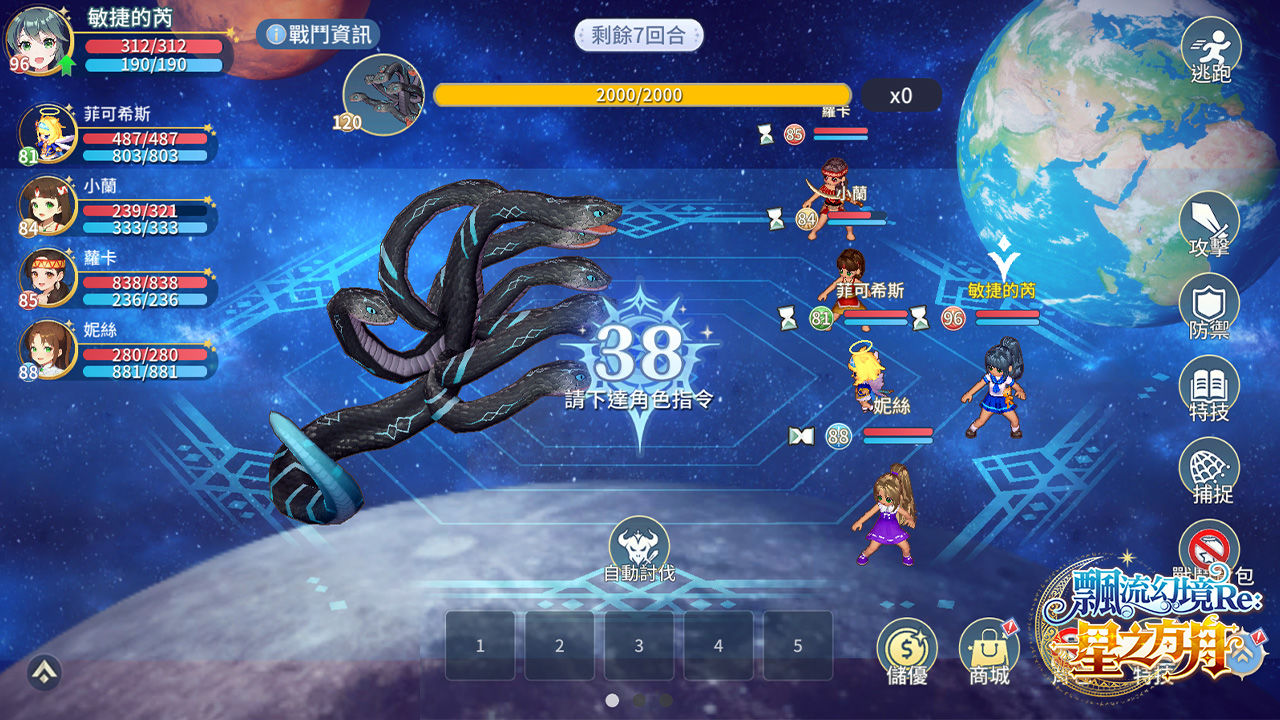
Task: Click the x0 kill counter
Action: point(899,95)
